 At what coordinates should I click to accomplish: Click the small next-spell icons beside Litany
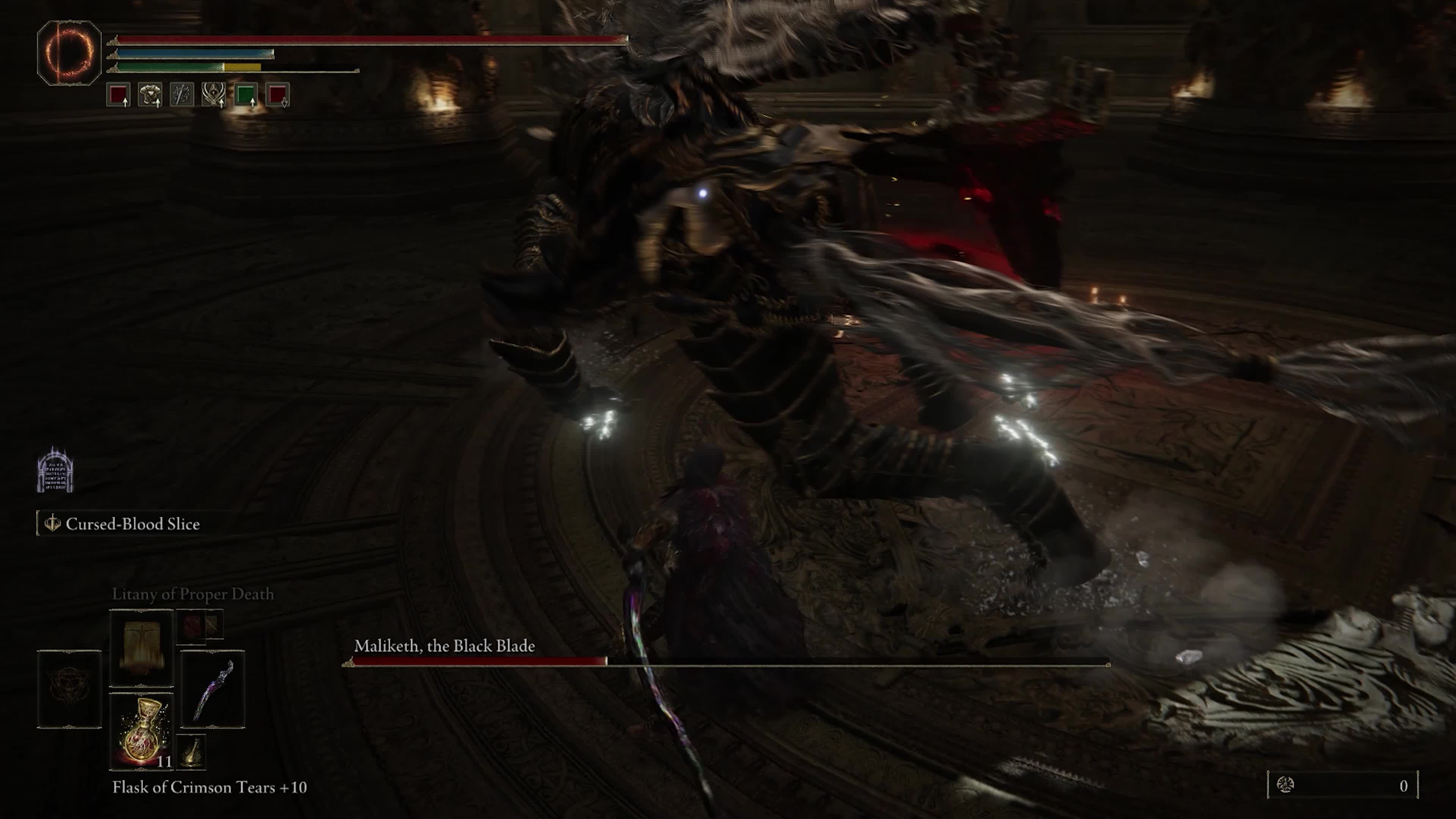(199, 626)
